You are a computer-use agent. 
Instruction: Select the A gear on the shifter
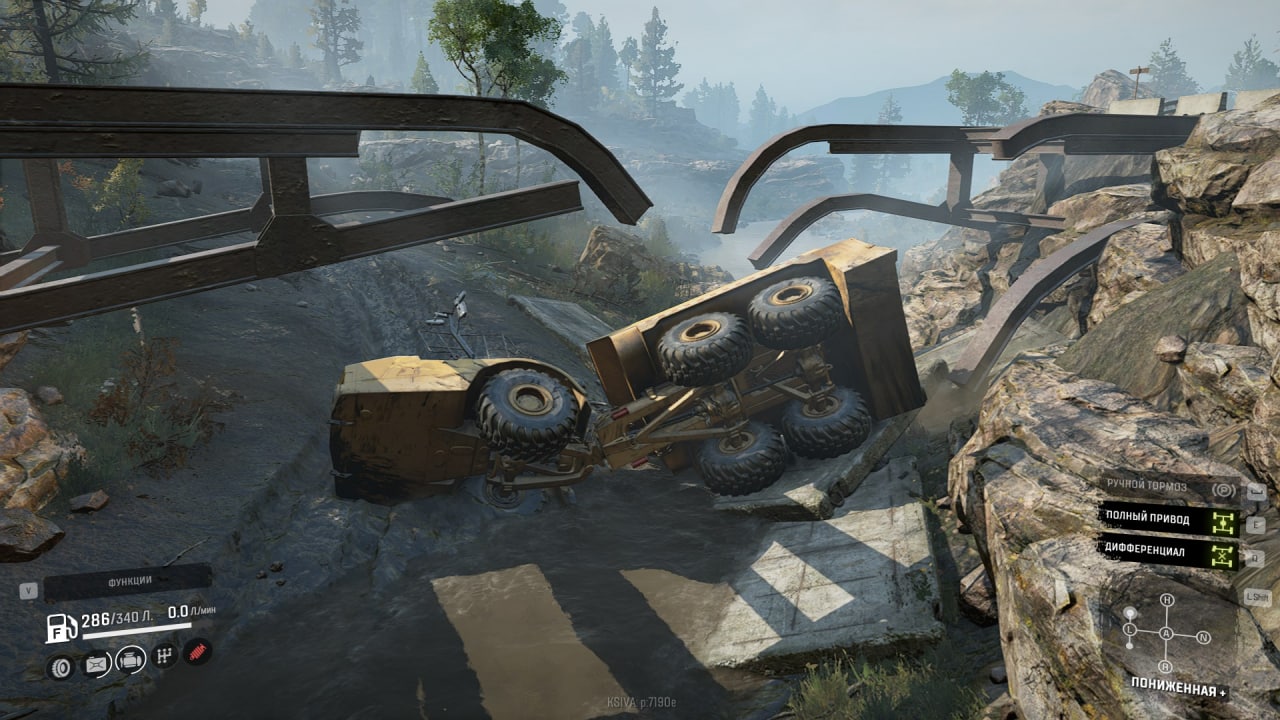(1166, 634)
